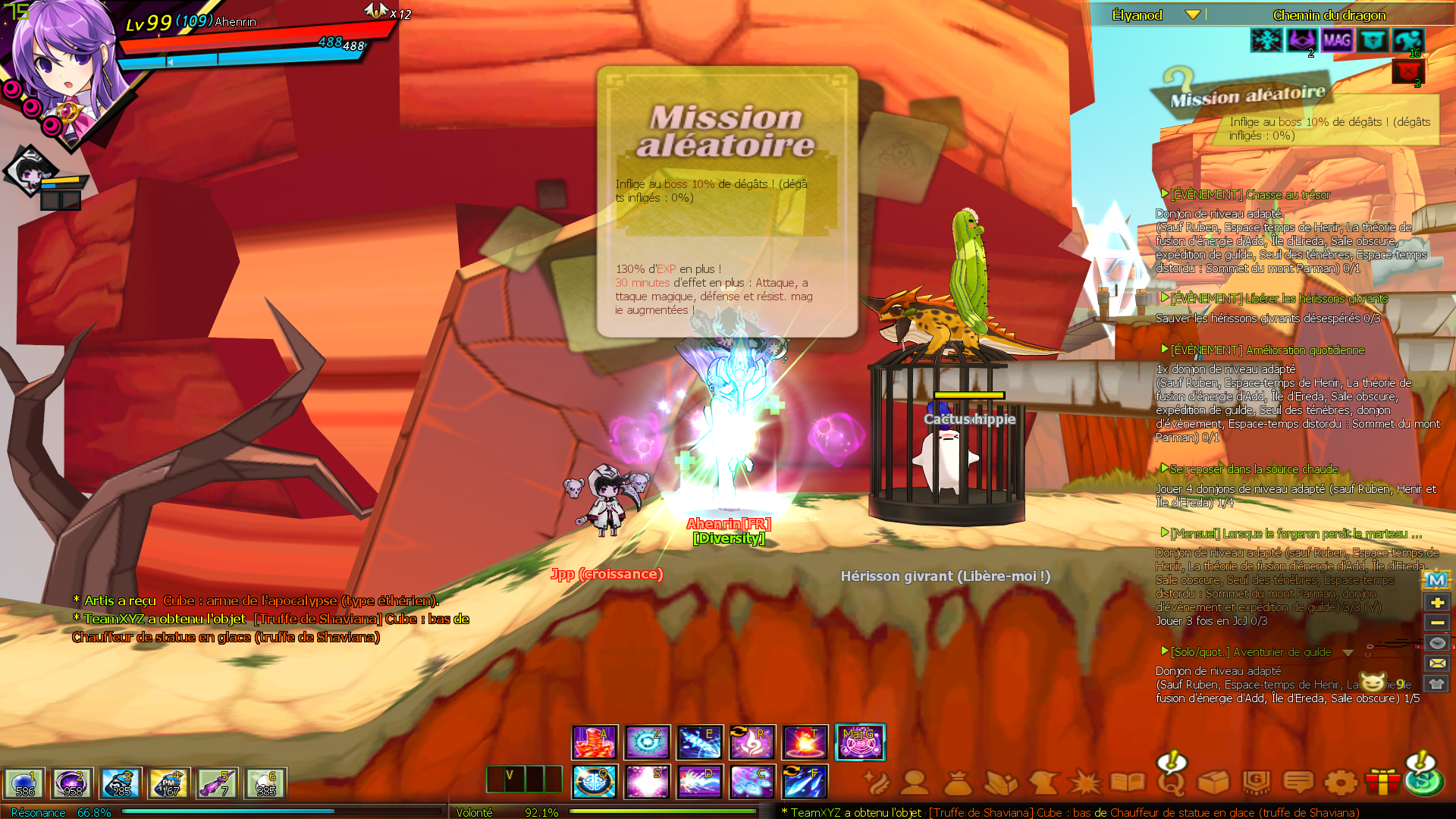Activate the ice shard skill on F
Screen dimensions: 1456x819
click(x=805, y=782)
